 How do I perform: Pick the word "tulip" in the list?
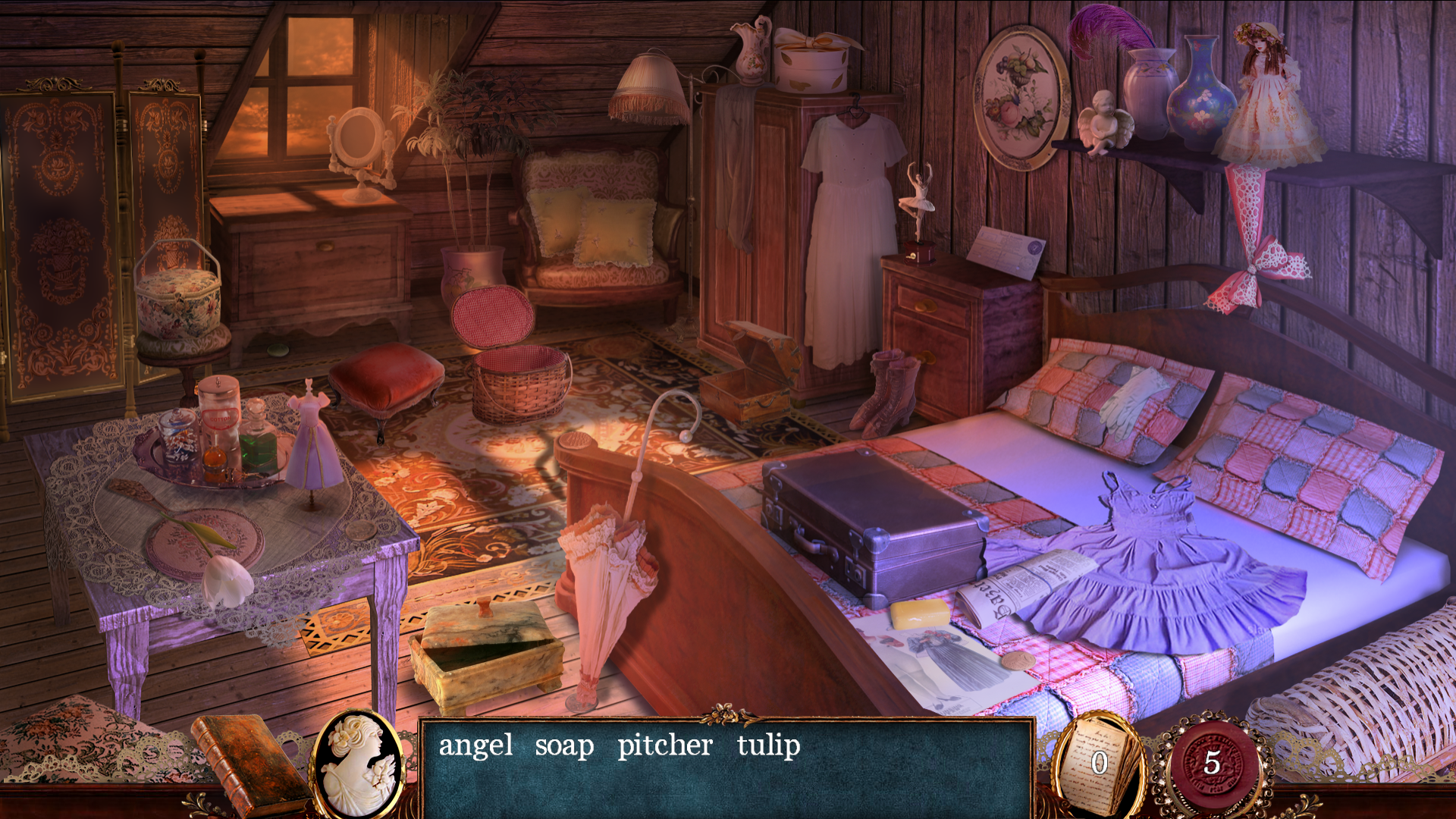[x=768, y=745]
